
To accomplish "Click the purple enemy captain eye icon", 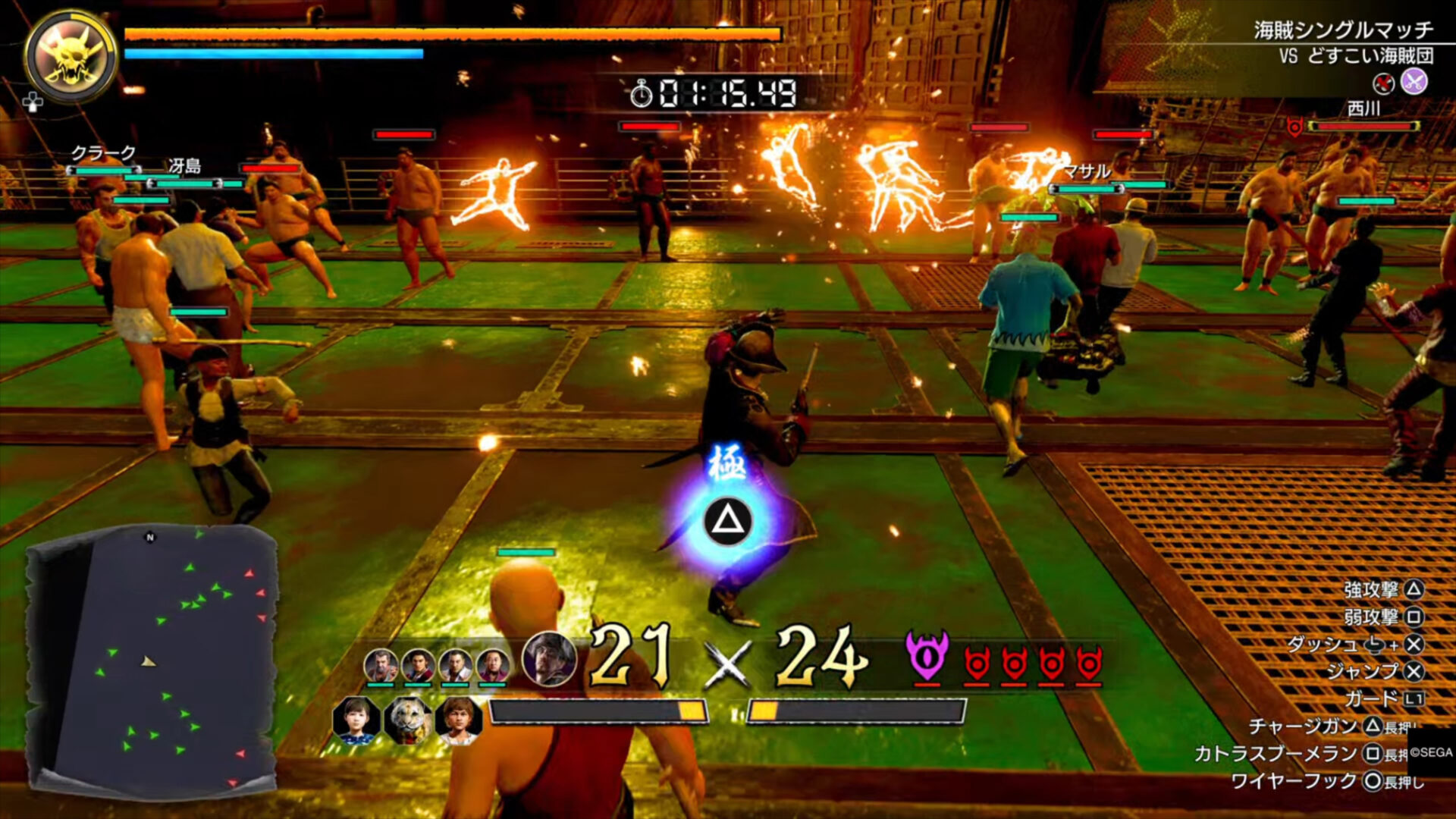I will tap(927, 657).
